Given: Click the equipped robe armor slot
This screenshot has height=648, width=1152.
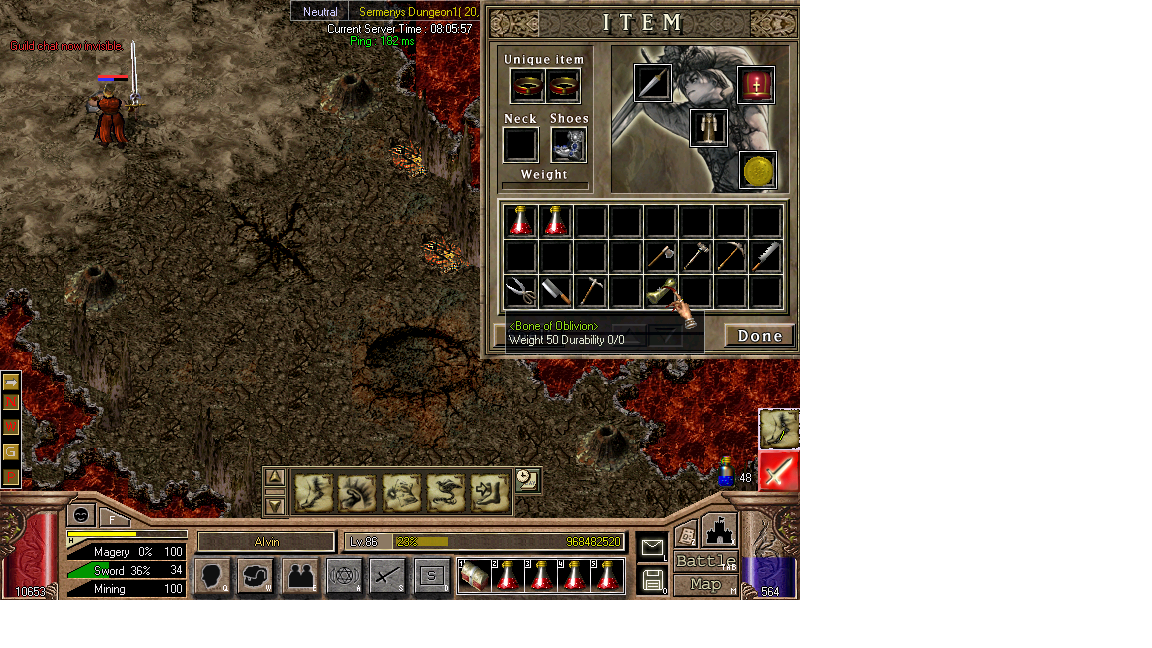Looking at the screenshot, I should (708, 127).
